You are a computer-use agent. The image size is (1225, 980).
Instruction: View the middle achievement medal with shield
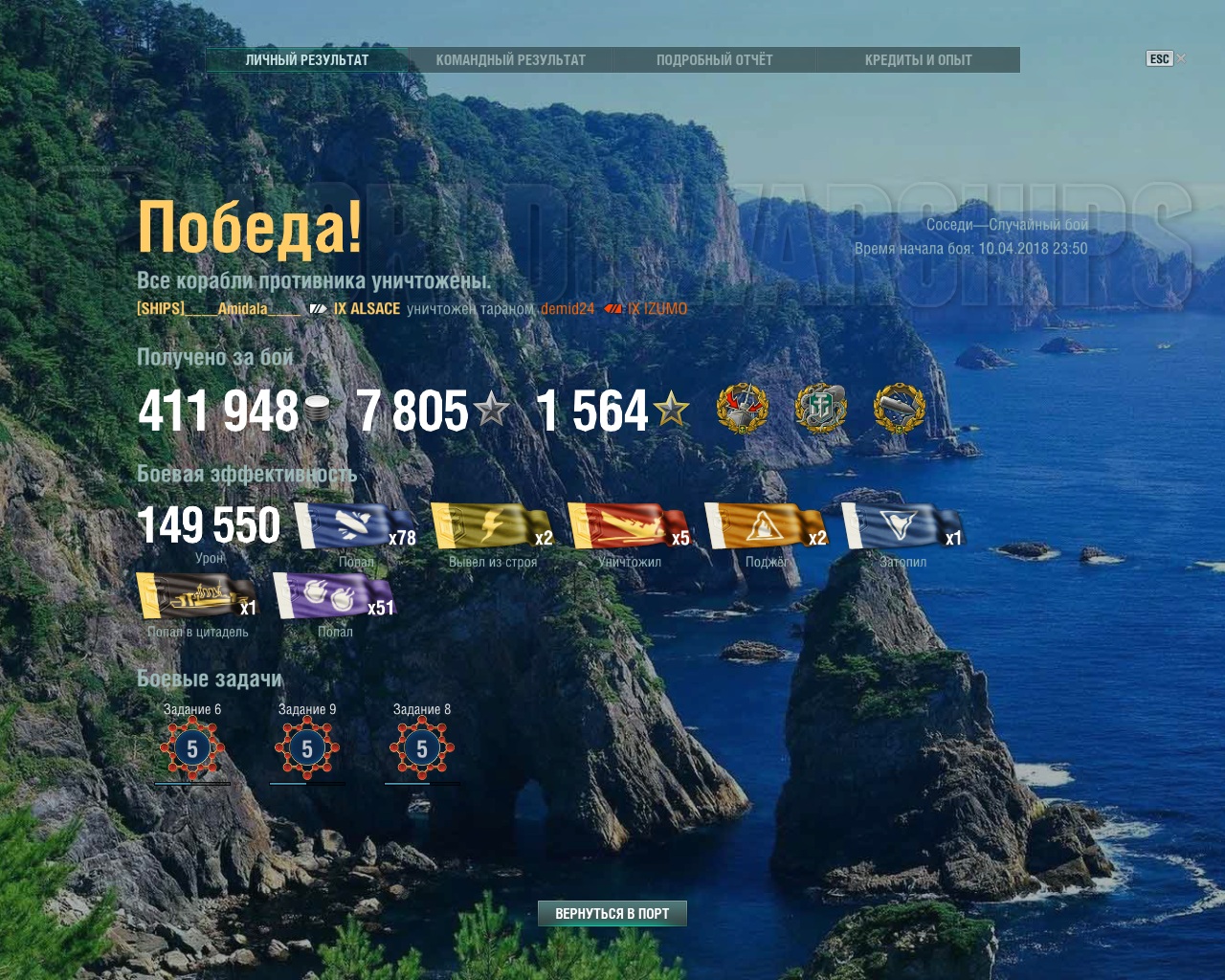coord(821,409)
